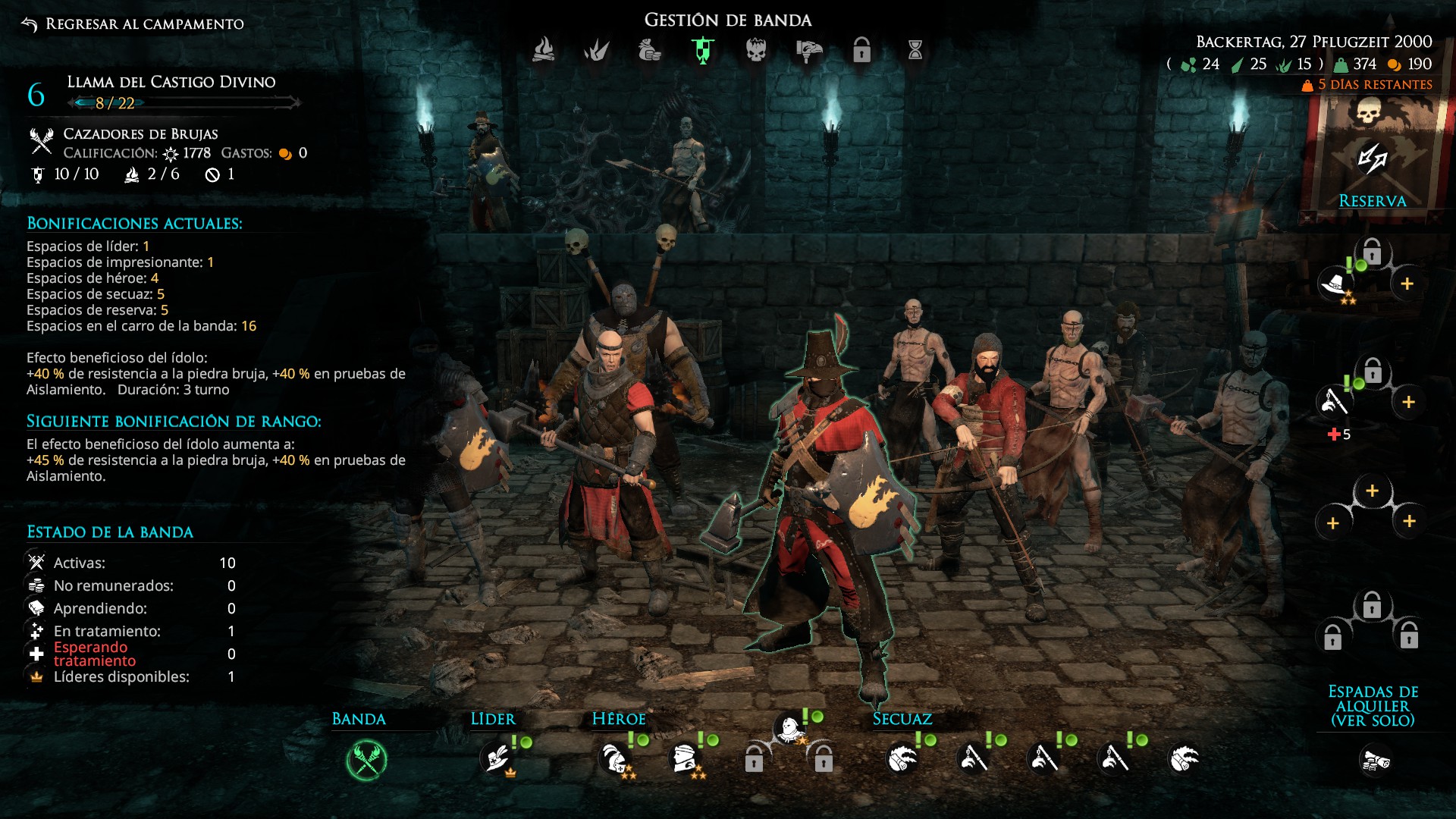Viewport: 1456px width, 819px height.
Task: Open the skull tab
Action: (x=756, y=50)
